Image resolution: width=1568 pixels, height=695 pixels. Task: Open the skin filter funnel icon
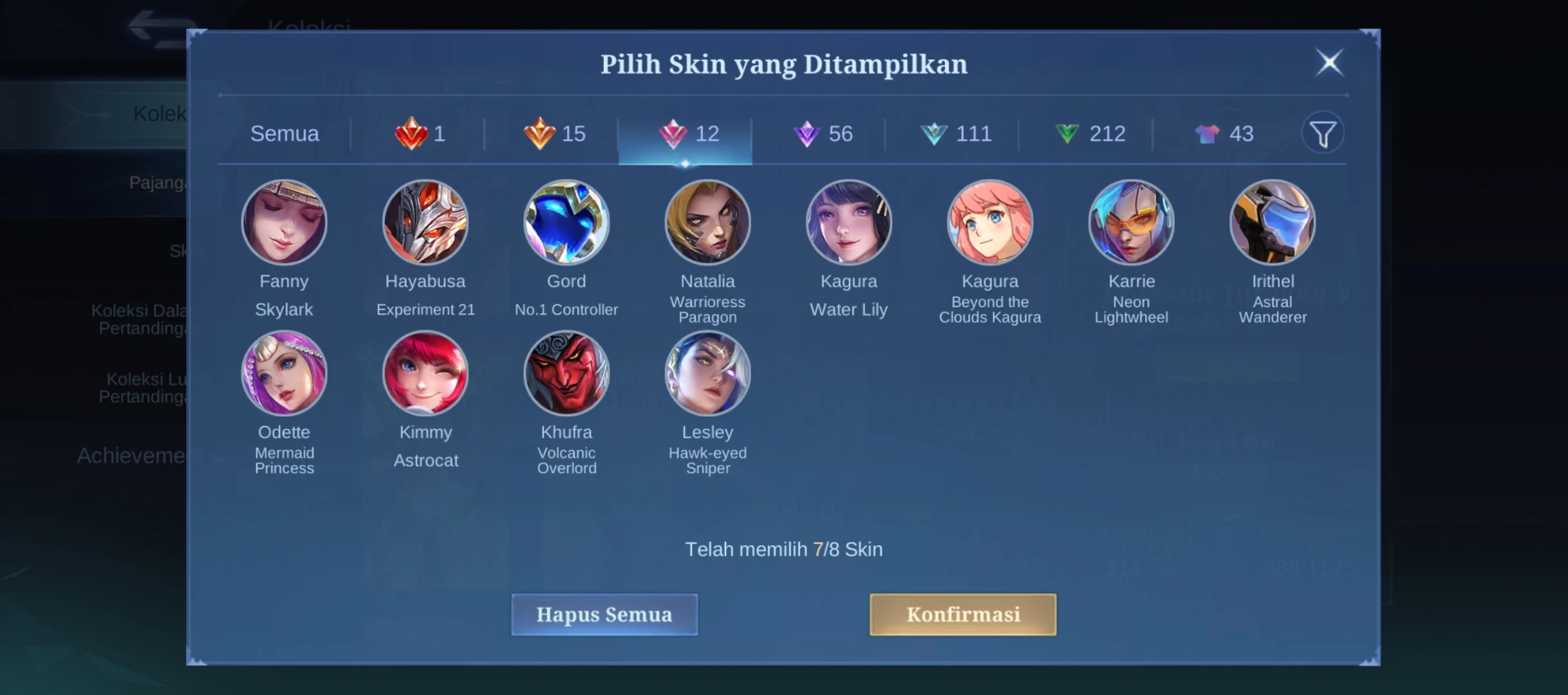[1323, 133]
